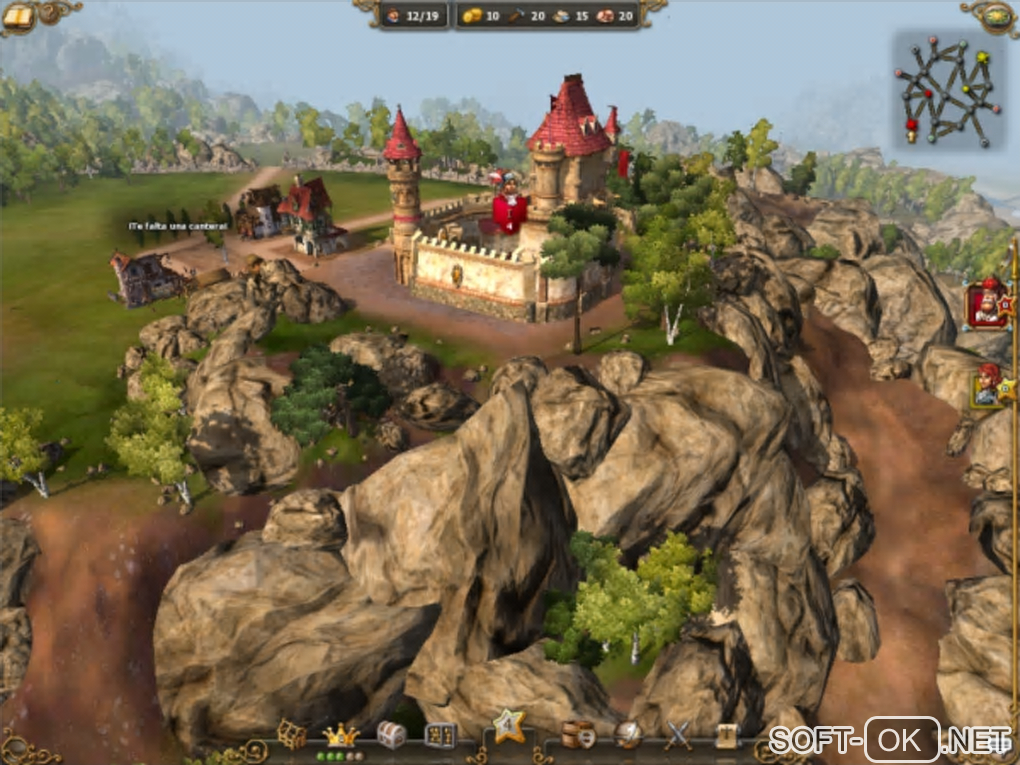Open the book menu in top-left corner

click(x=18, y=15)
